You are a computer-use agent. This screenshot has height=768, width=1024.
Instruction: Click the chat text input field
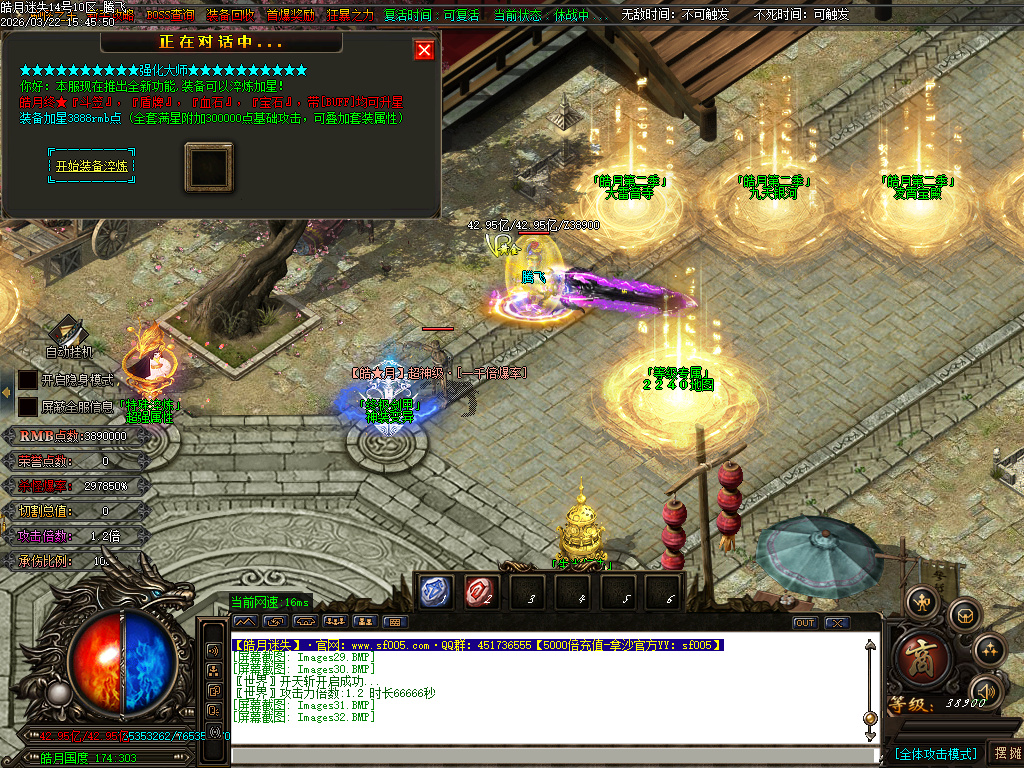click(x=550, y=756)
